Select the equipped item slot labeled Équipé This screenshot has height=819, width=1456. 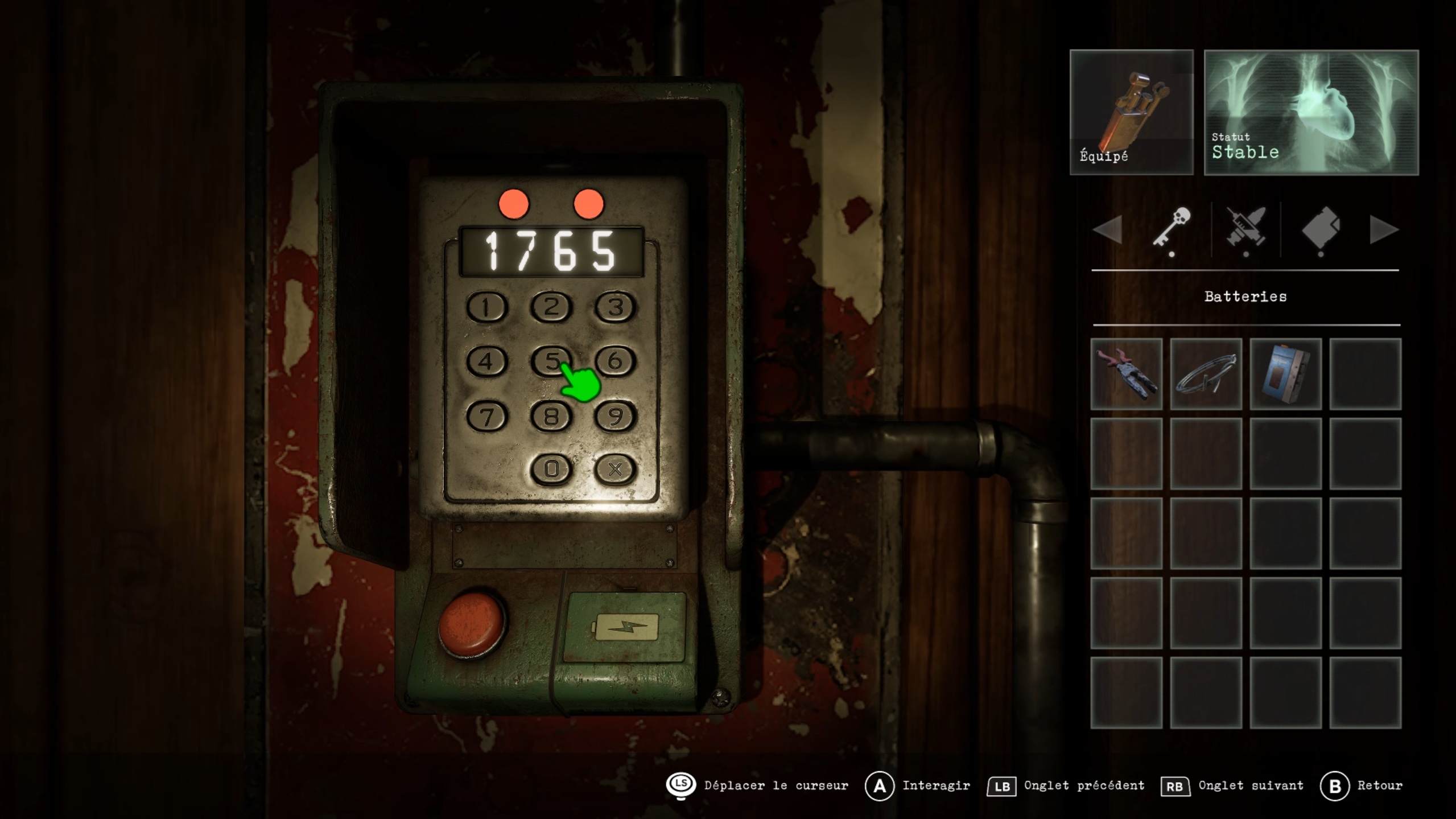1131,112
